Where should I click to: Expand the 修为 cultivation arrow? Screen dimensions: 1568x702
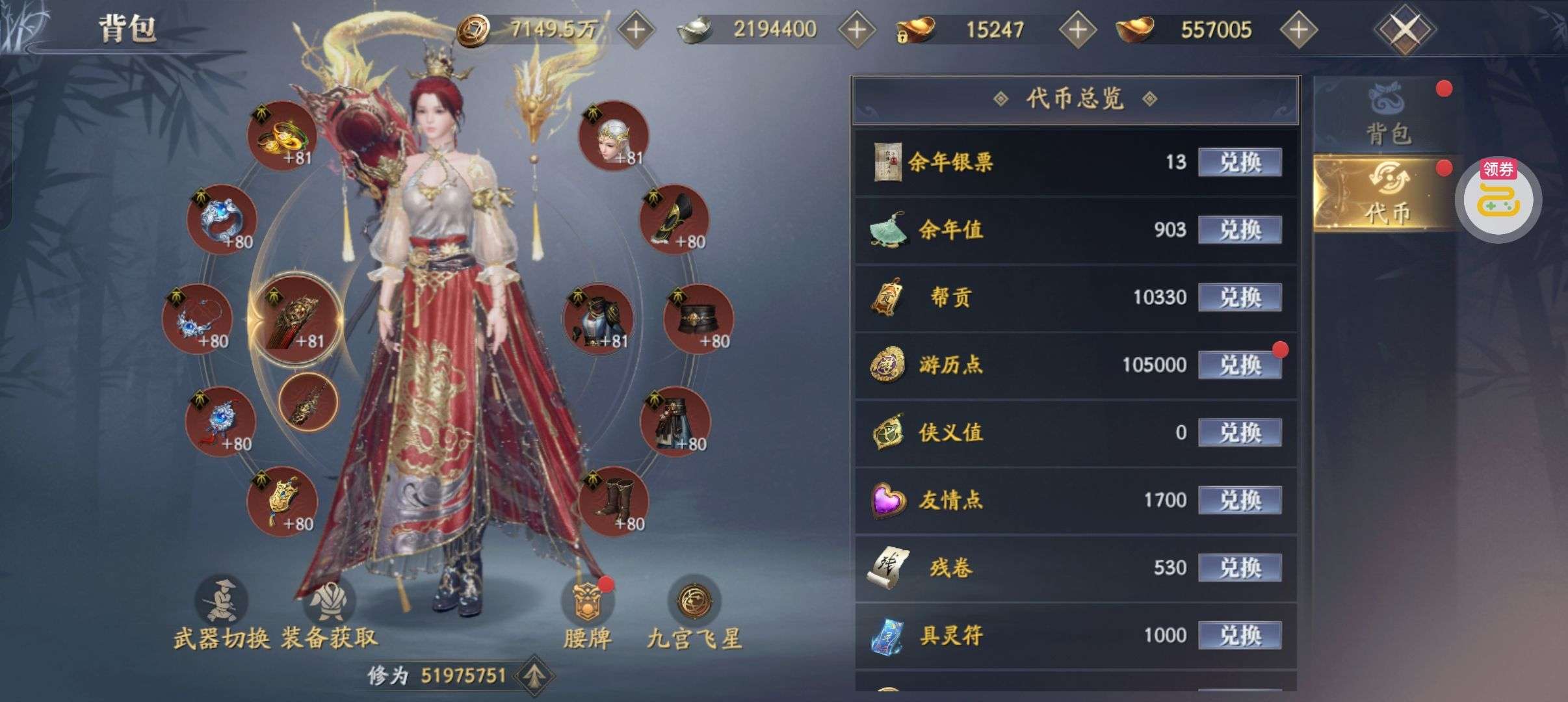pyautogui.click(x=534, y=676)
